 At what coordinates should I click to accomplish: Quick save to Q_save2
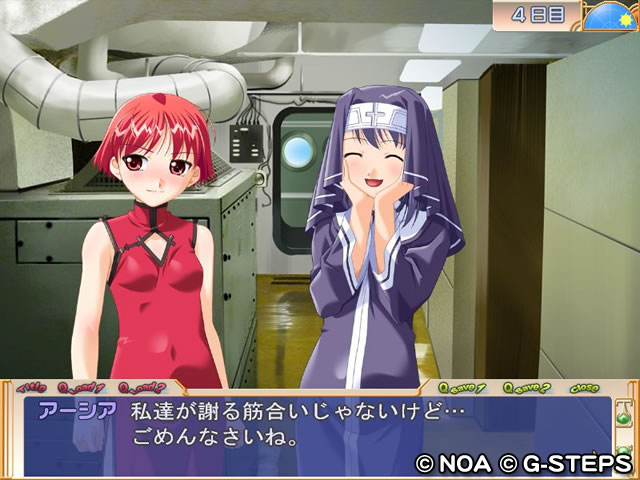coord(526,387)
